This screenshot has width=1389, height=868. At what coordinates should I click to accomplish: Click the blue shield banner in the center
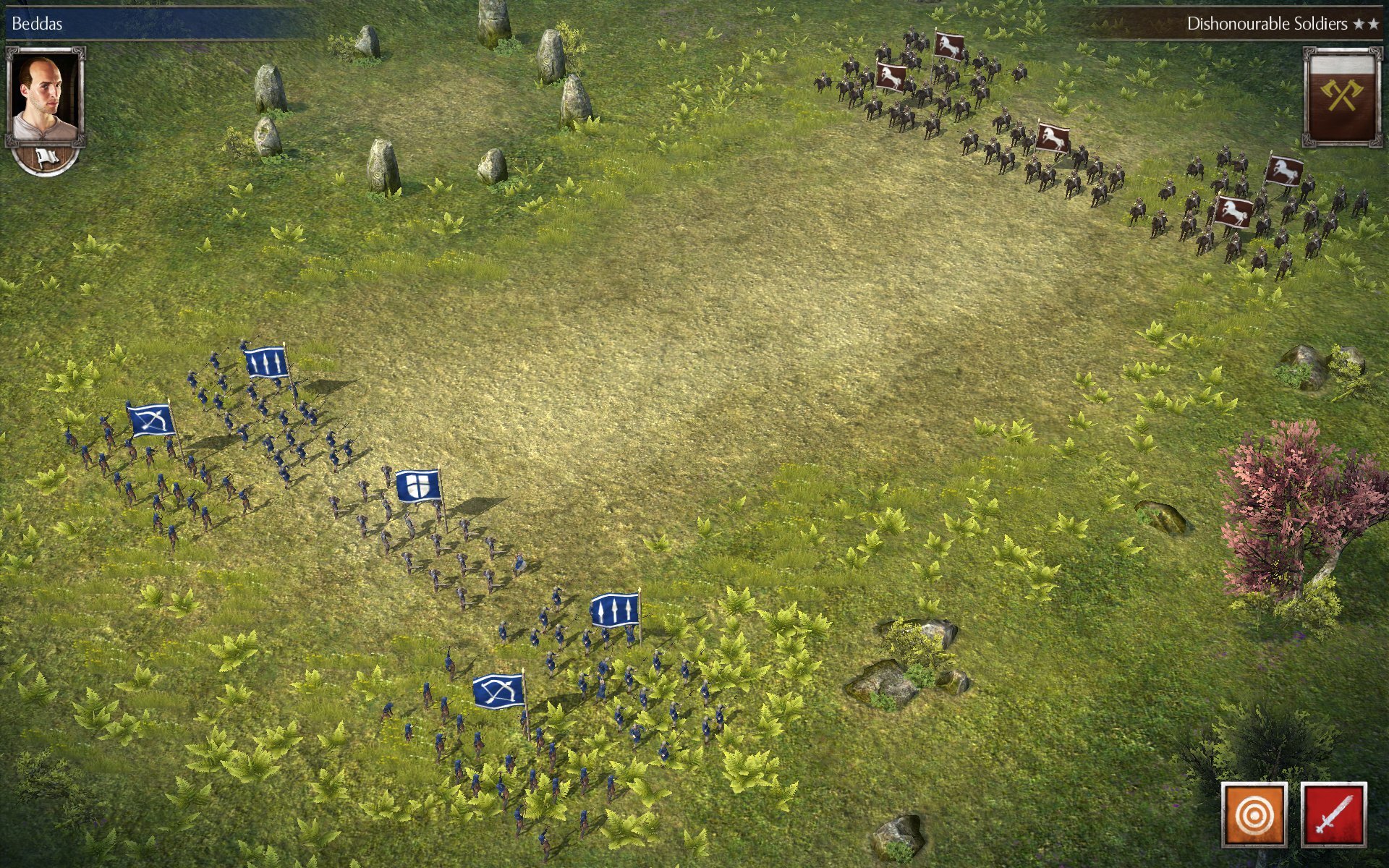[416, 486]
